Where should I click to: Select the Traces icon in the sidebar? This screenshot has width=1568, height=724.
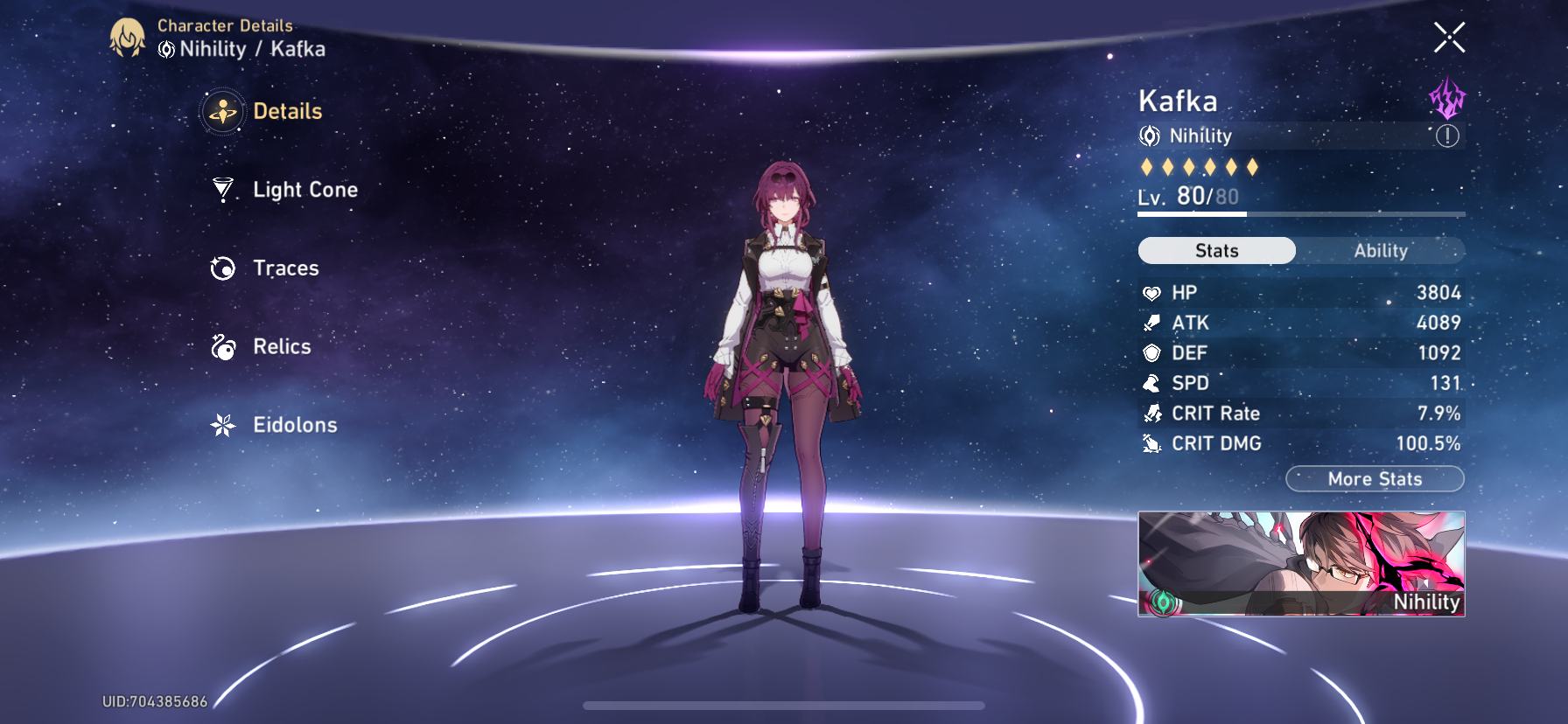pyautogui.click(x=225, y=268)
